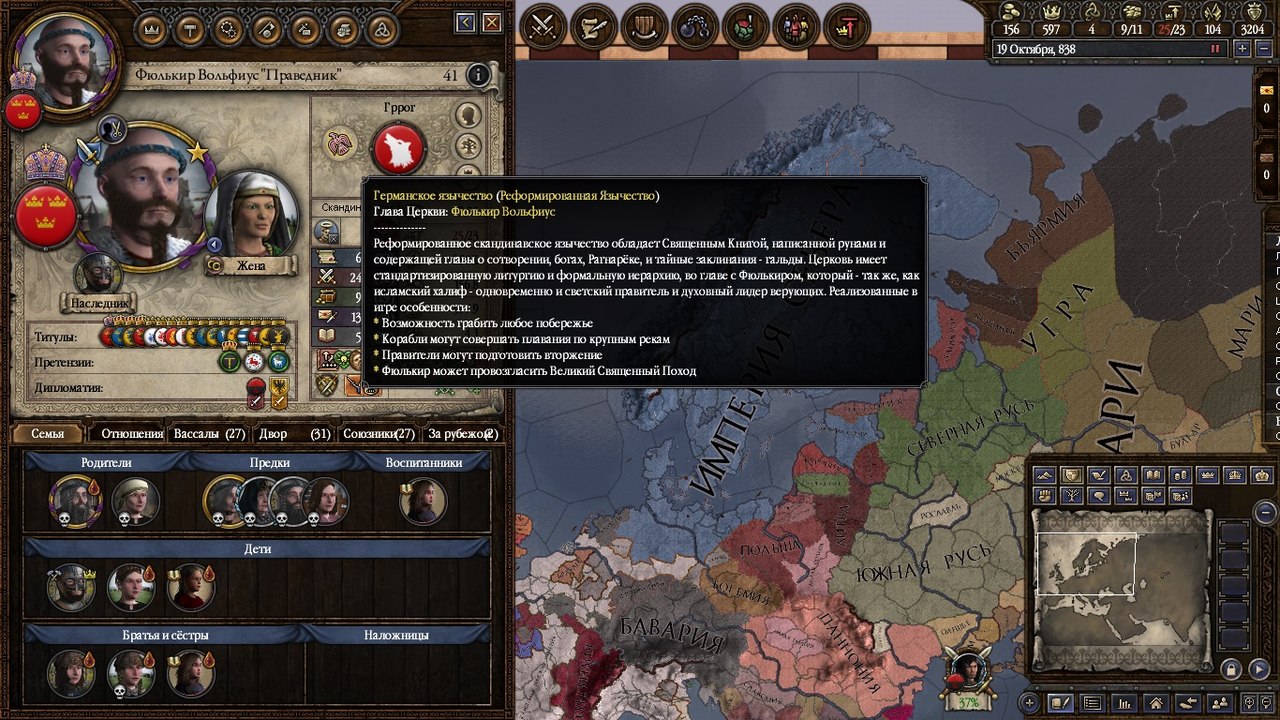Go back with the blue arrow button
The image size is (1280, 720).
(x=465, y=22)
